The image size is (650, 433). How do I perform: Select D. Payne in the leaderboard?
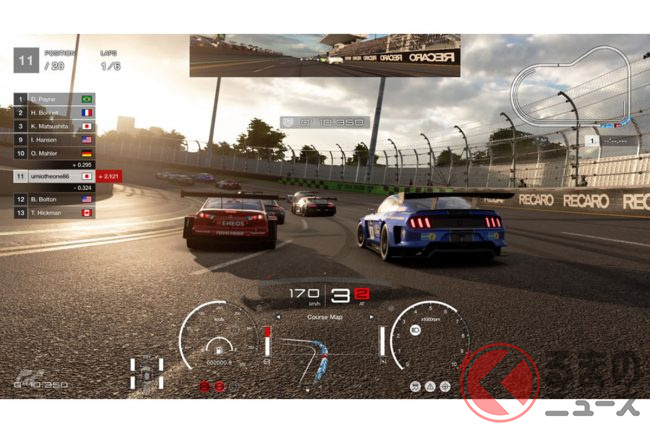52,100
